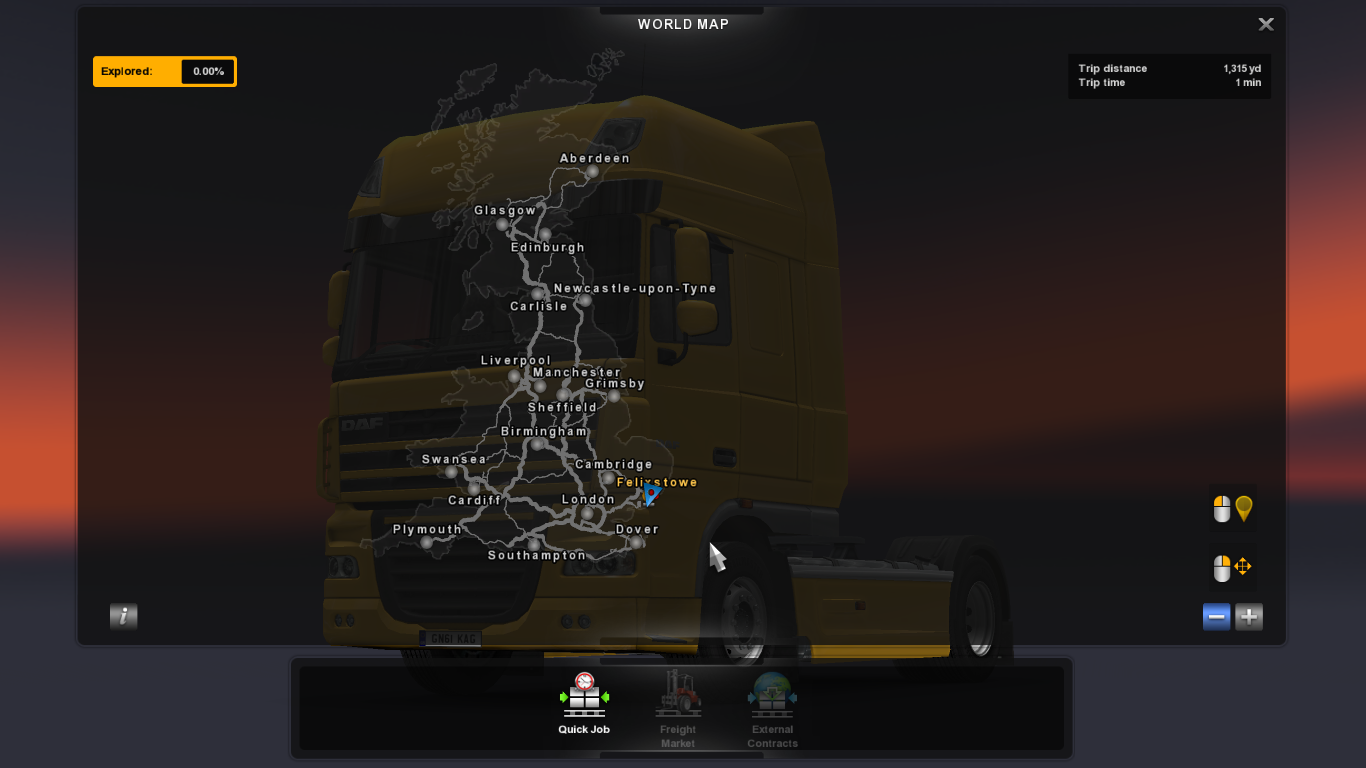Click the map information 'i' icon
This screenshot has width=1366, height=768.
(123, 616)
